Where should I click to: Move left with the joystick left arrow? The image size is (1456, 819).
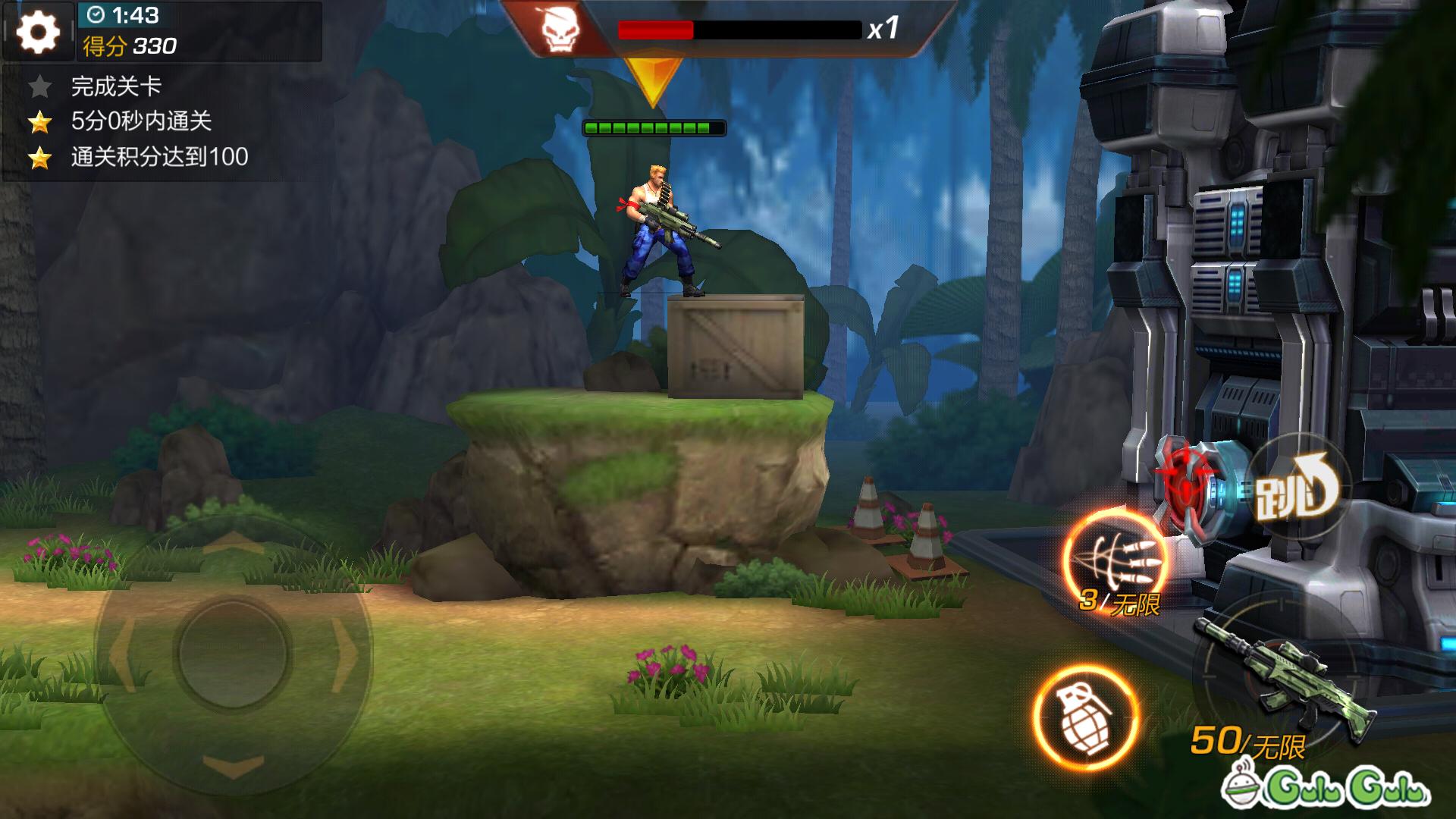[121, 652]
